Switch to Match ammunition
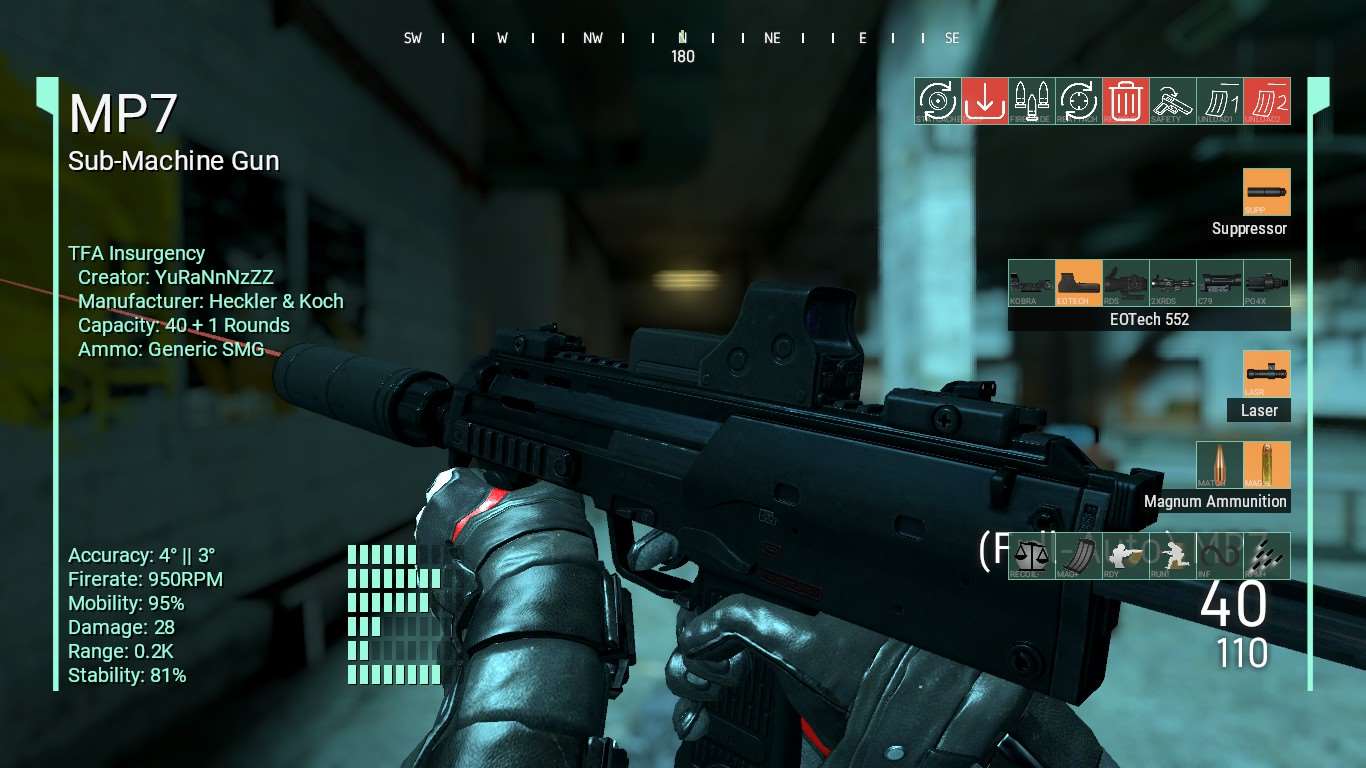Image resolution: width=1366 pixels, height=768 pixels. pos(1219,465)
